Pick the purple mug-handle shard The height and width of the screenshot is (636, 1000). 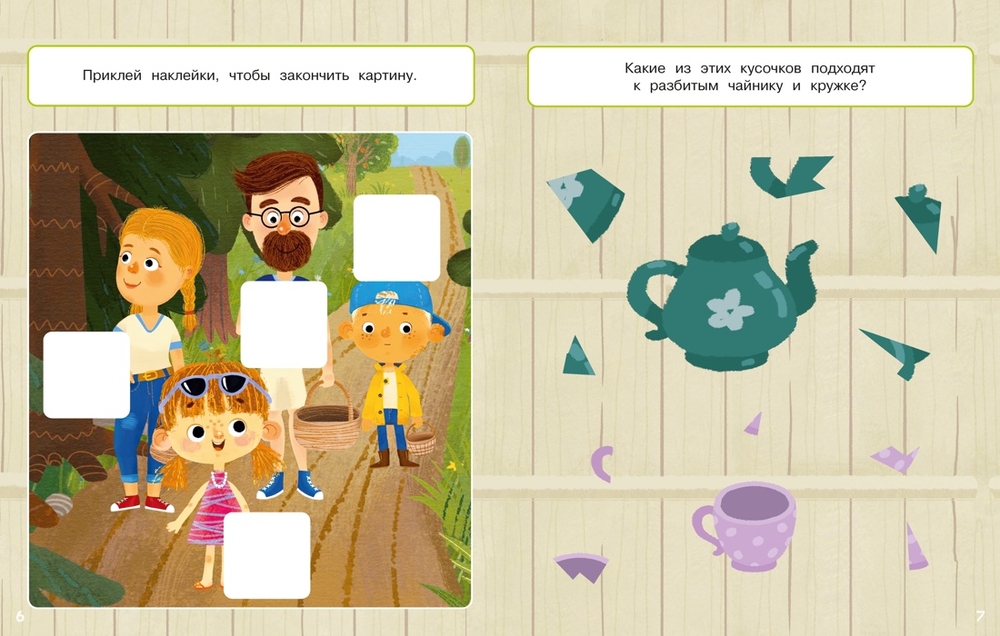pyautogui.click(x=602, y=463)
